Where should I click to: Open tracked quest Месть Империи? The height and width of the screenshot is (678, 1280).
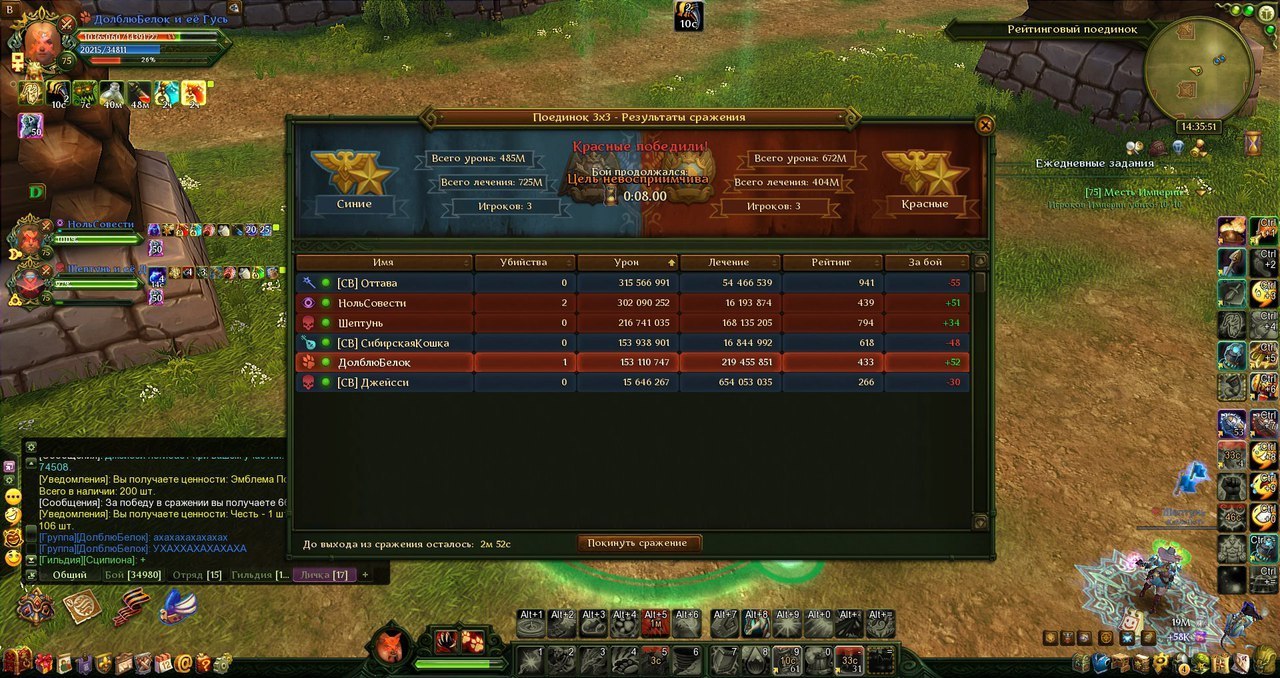tap(1135, 192)
